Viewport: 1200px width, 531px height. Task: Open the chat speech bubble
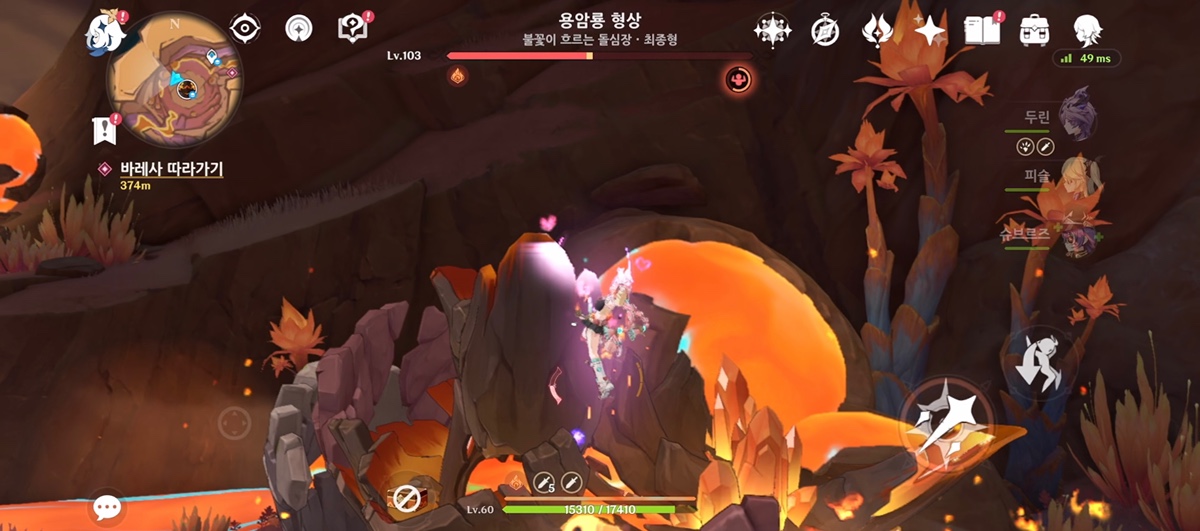click(107, 507)
